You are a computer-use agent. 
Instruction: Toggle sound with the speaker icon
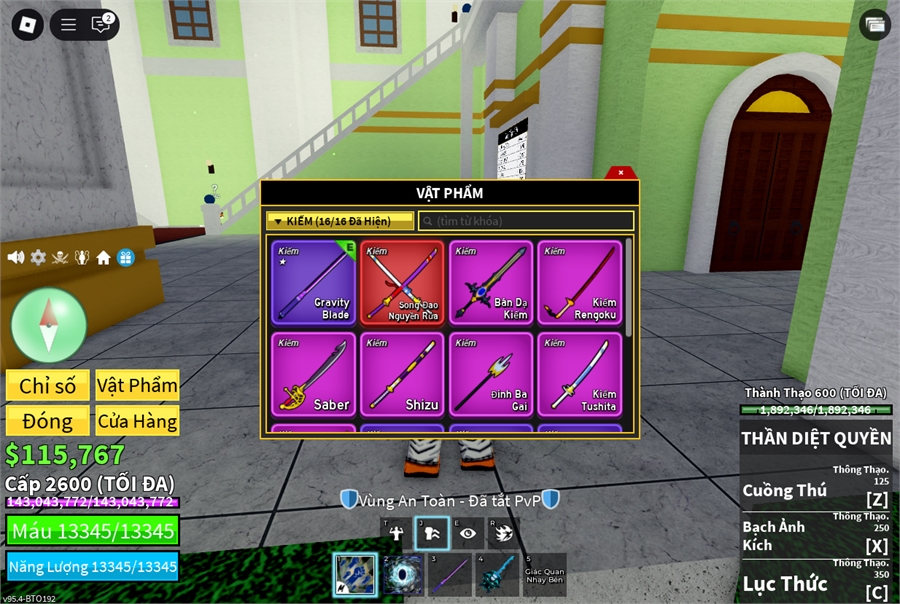pos(16,258)
